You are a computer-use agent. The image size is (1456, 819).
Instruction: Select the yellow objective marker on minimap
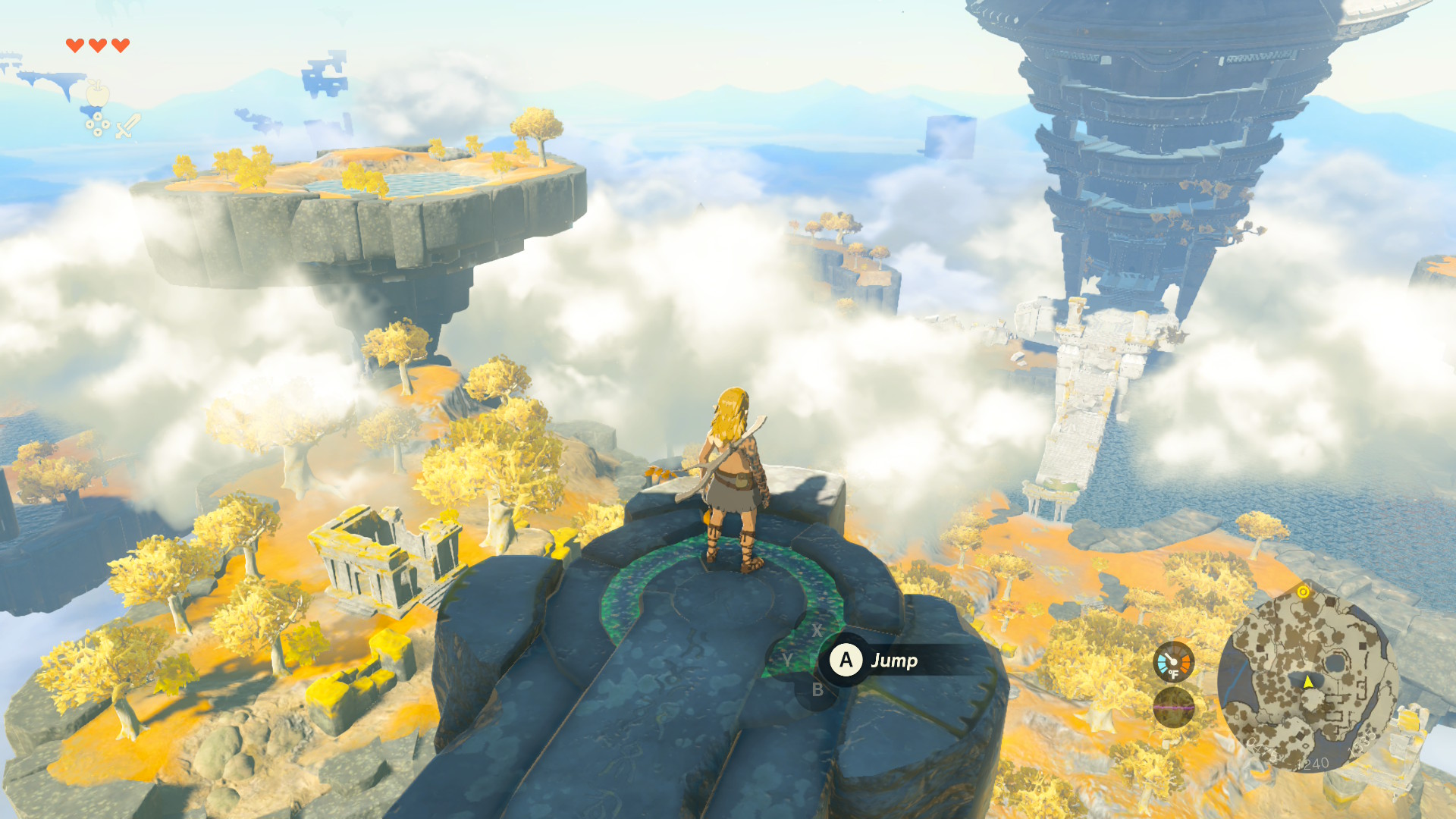tap(1303, 591)
